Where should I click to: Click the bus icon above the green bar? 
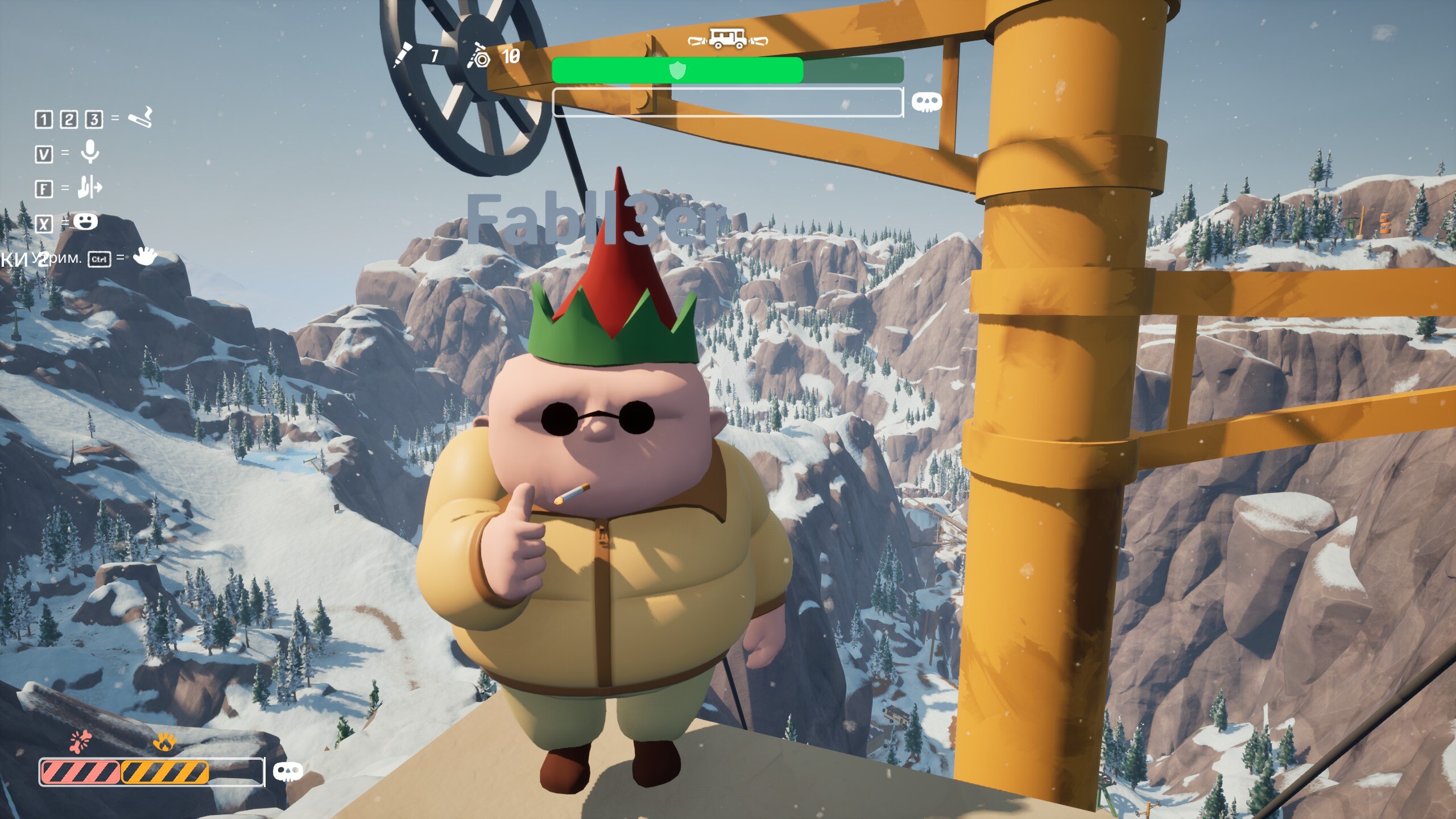(x=727, y=39)
